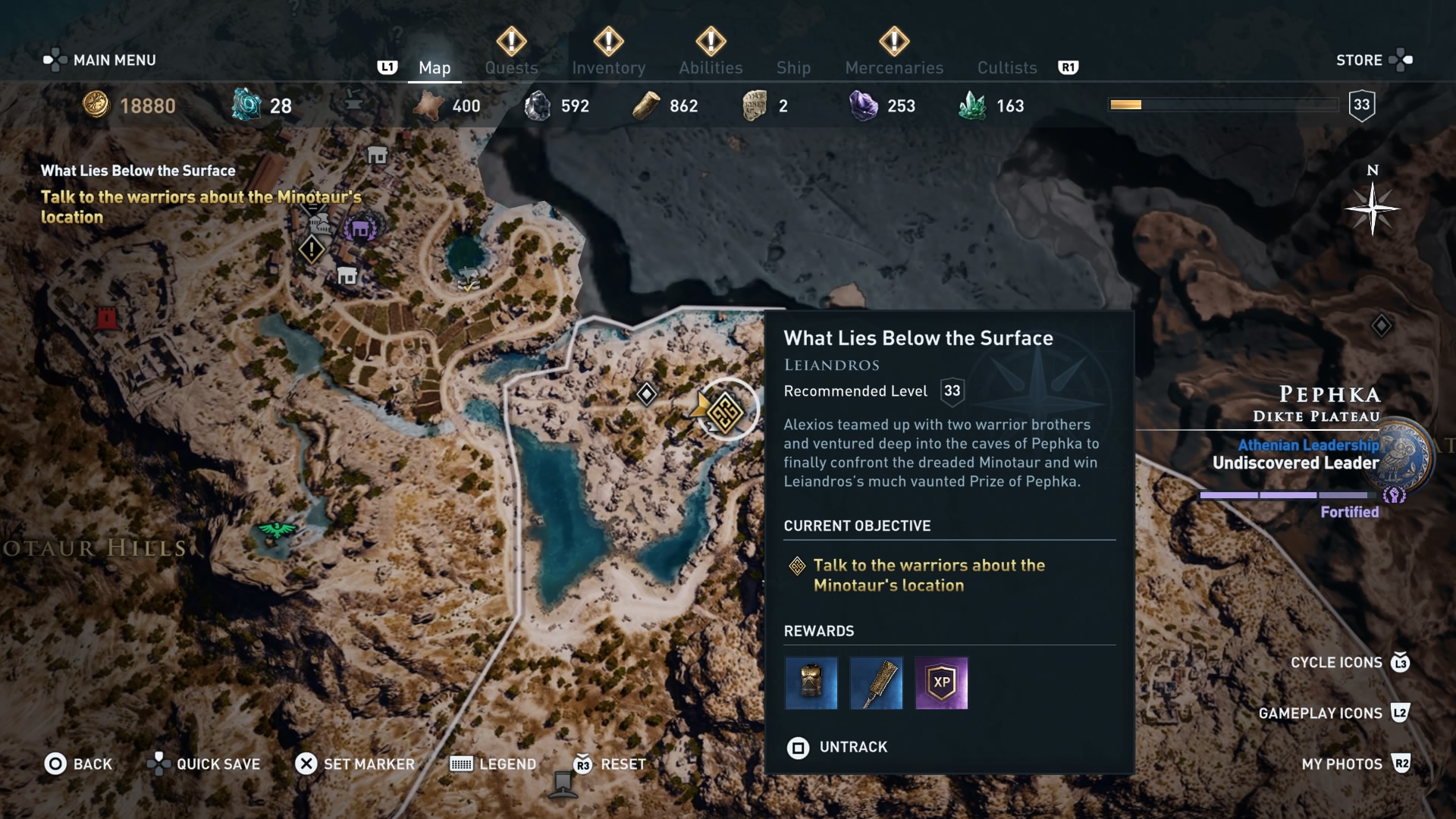The image size is (1456, 819).
Task: Click the tracked quest marker on map
Action: [x=726, y=412]
